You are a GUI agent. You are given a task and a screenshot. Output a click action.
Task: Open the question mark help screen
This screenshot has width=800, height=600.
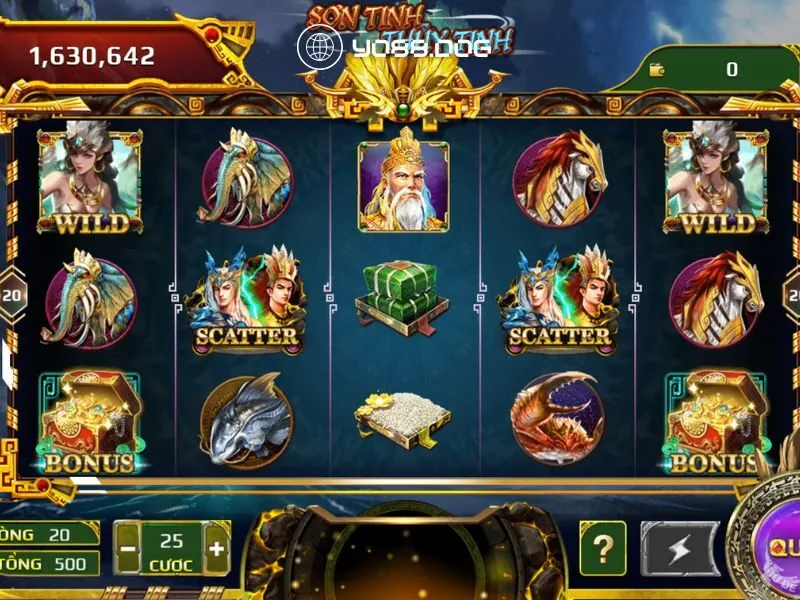point(602,548)
